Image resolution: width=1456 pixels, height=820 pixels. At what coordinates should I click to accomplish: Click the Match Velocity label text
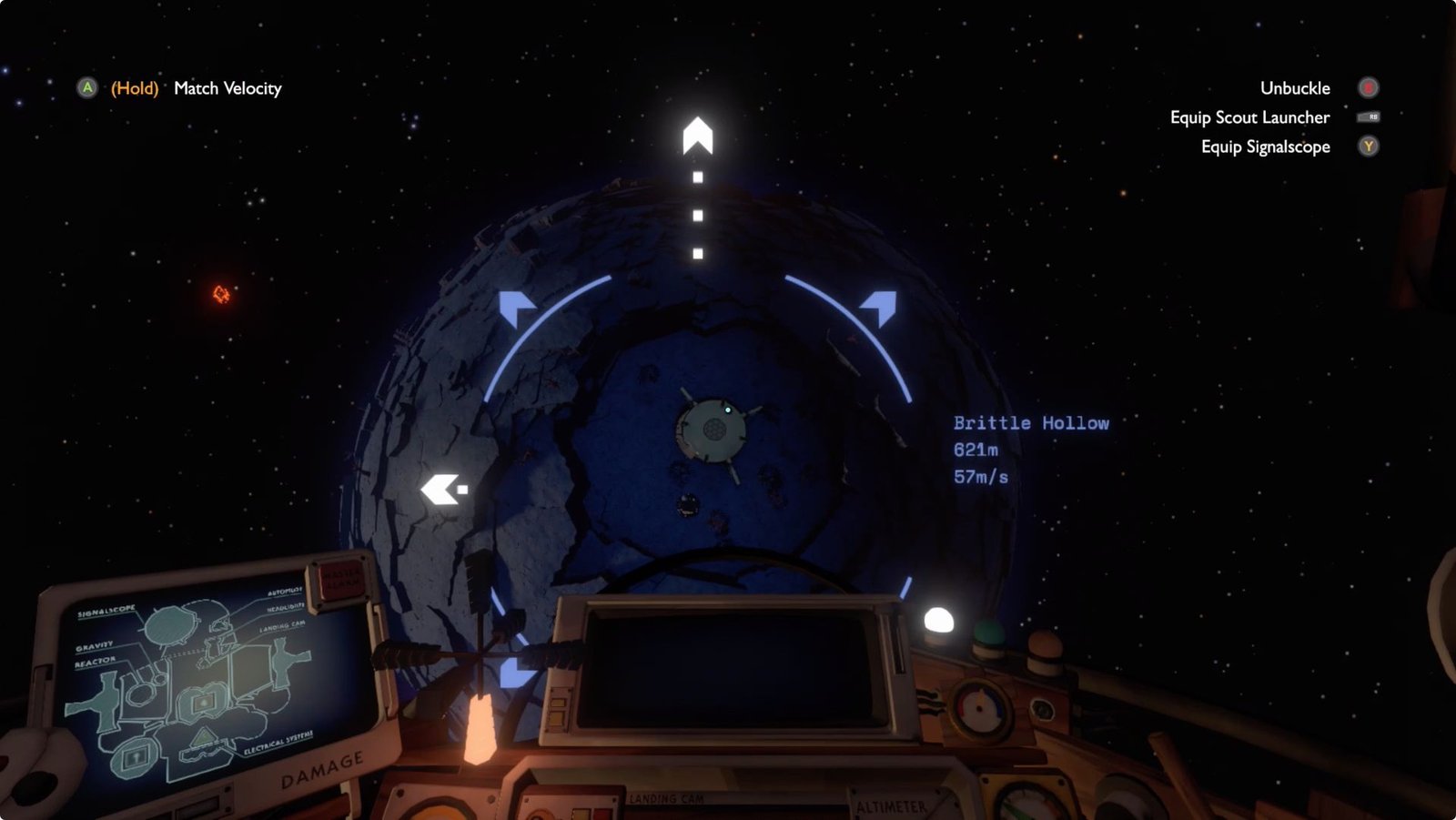point(226,88)
